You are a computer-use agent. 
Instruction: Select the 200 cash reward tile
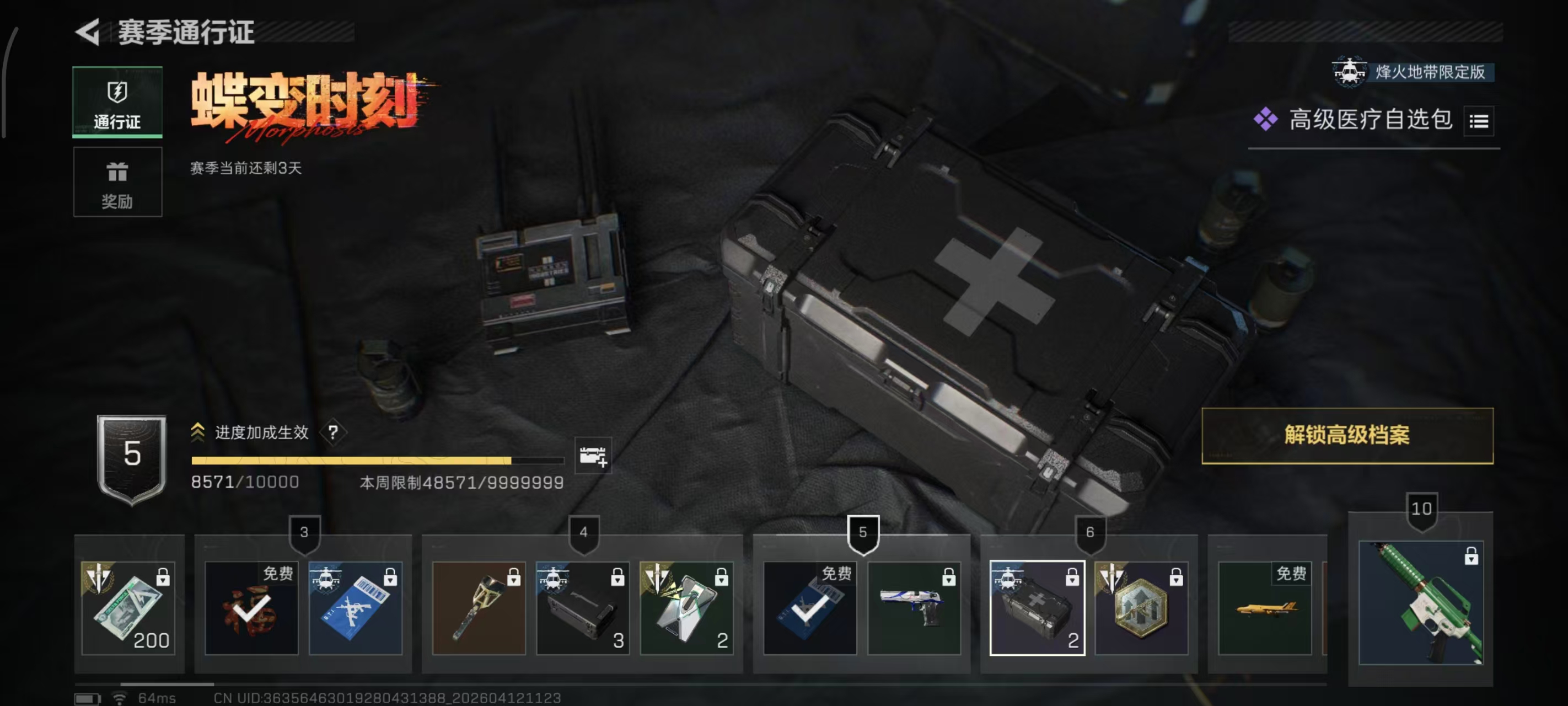(x=128, y=607)
